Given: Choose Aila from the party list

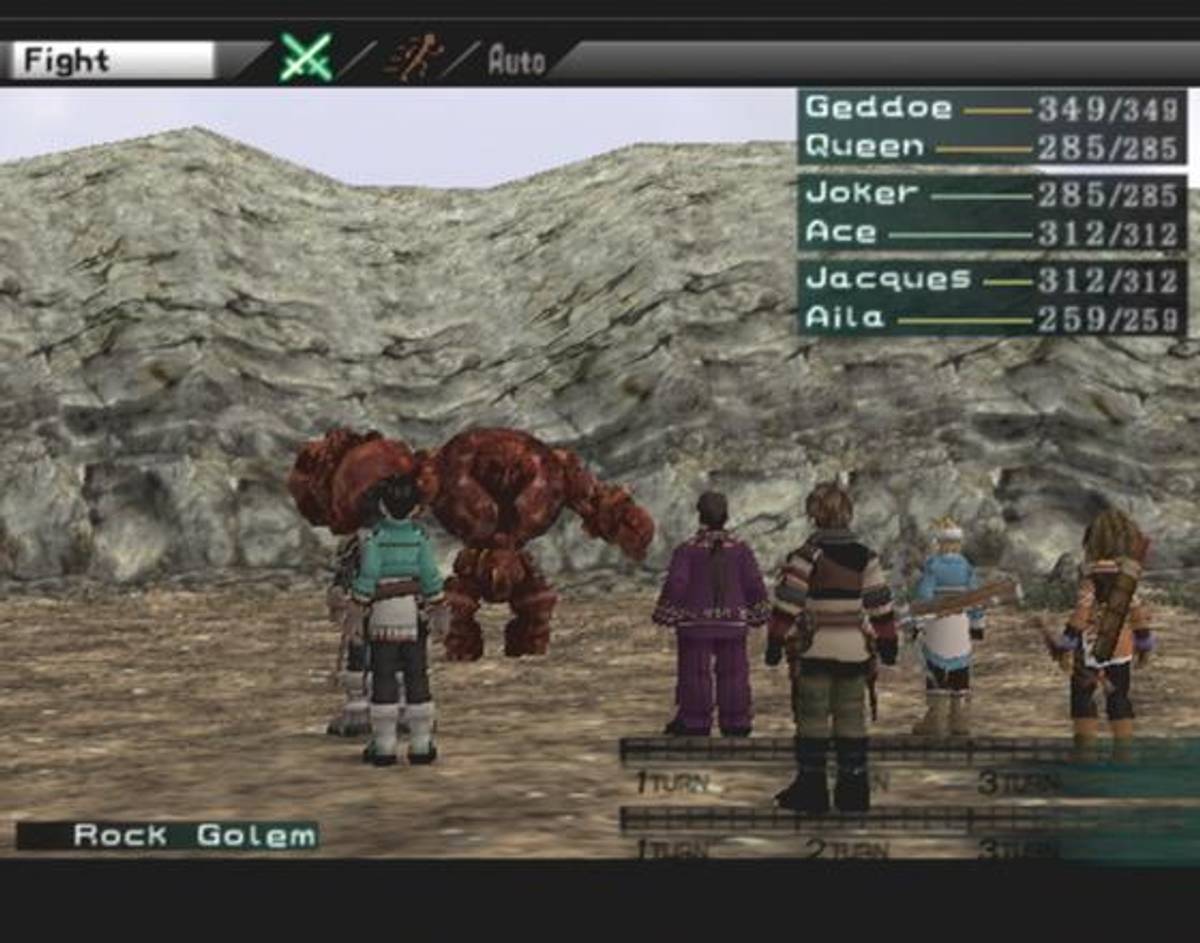Looking at the screenshot, I should (x=990, y=319).
